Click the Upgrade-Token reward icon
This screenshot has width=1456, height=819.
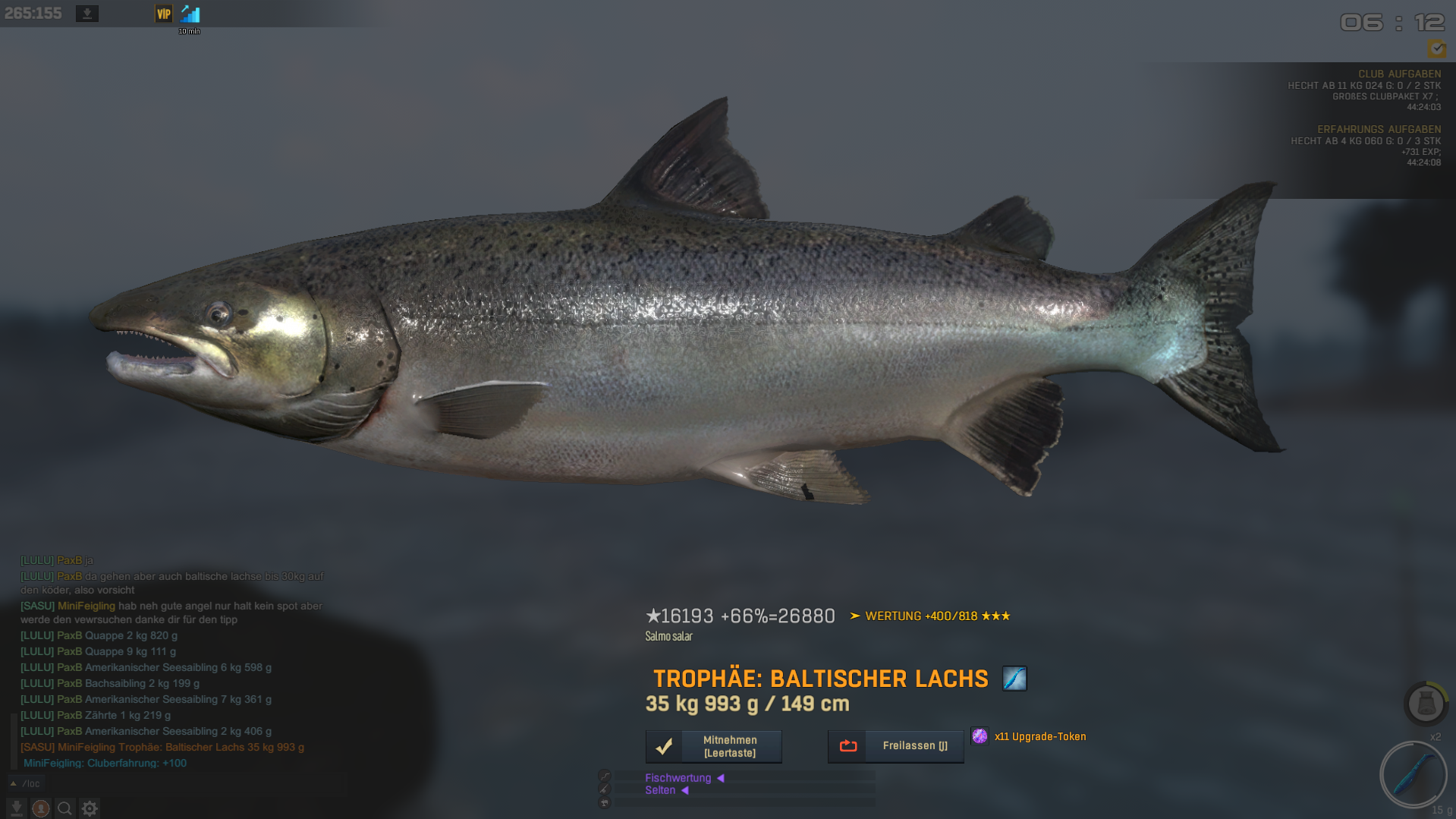pyautogui.click(x=980, y=736)
